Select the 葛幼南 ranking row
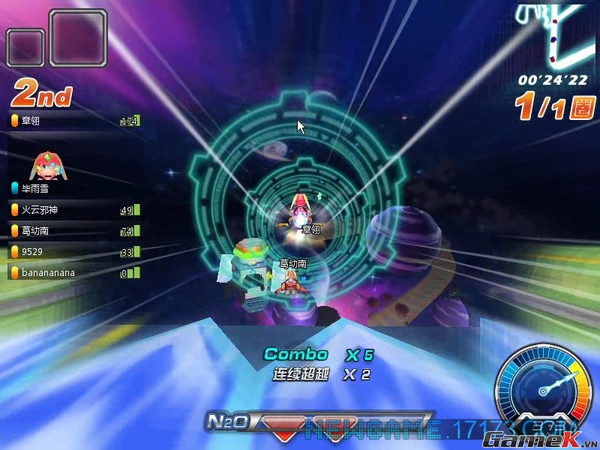 click(72, 231)
